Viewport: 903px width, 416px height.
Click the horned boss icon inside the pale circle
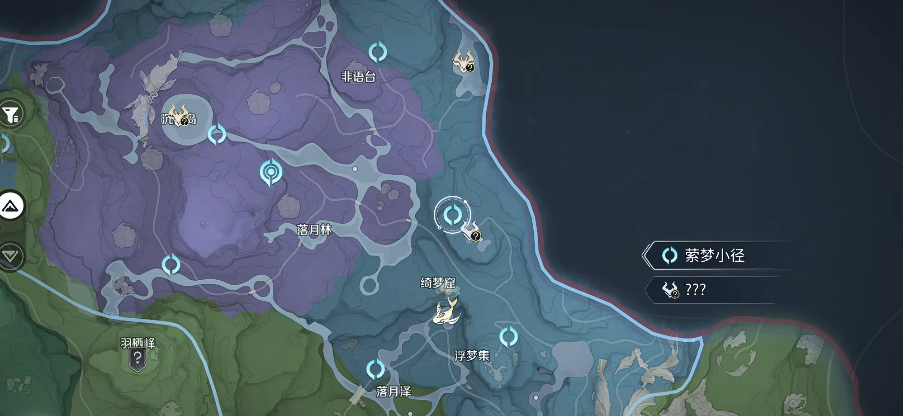coord(181,117)
